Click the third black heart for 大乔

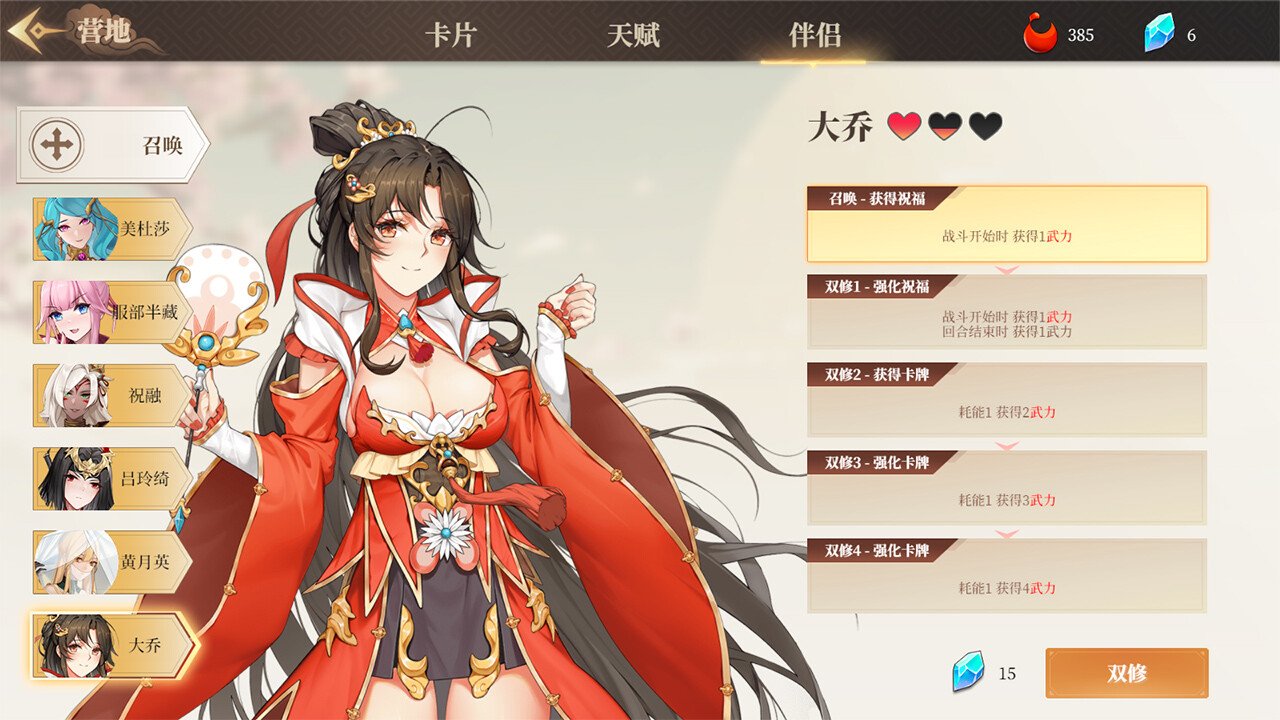pos(982,128)
